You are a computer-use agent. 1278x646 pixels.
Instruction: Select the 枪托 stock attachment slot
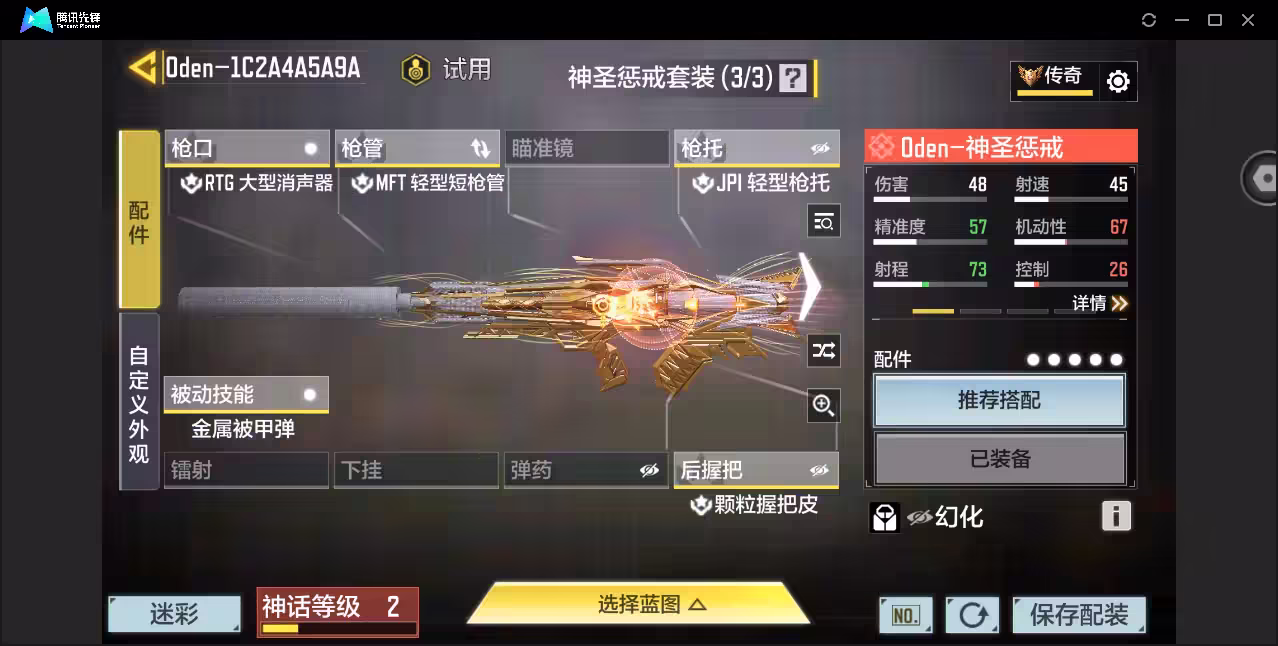pyautogui.click(x=756, y=149)
